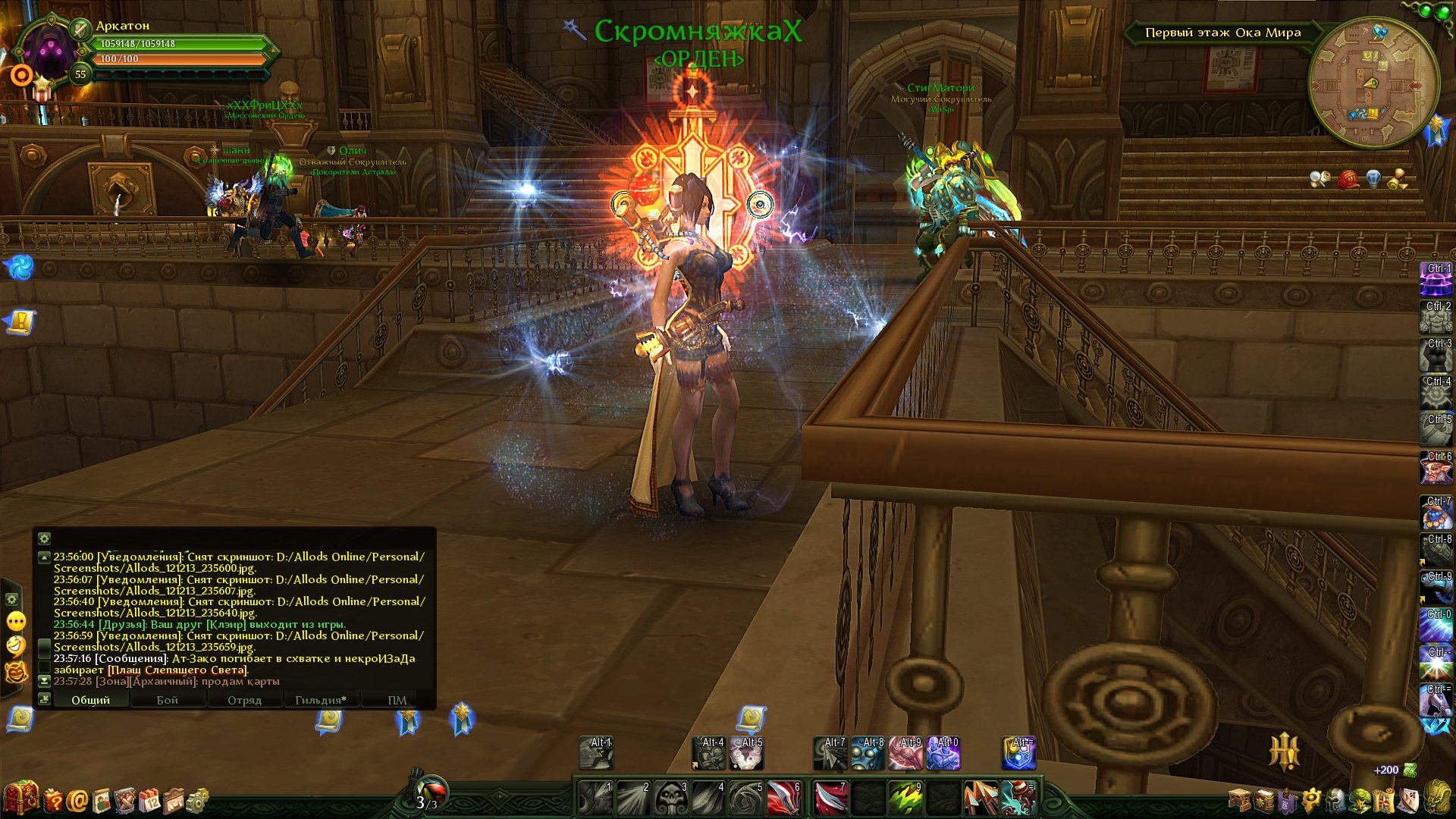Screen dimensions: 1456x819
Task: Activate the Alt-9 red muscle ability
Action: (x=905, y=753)
